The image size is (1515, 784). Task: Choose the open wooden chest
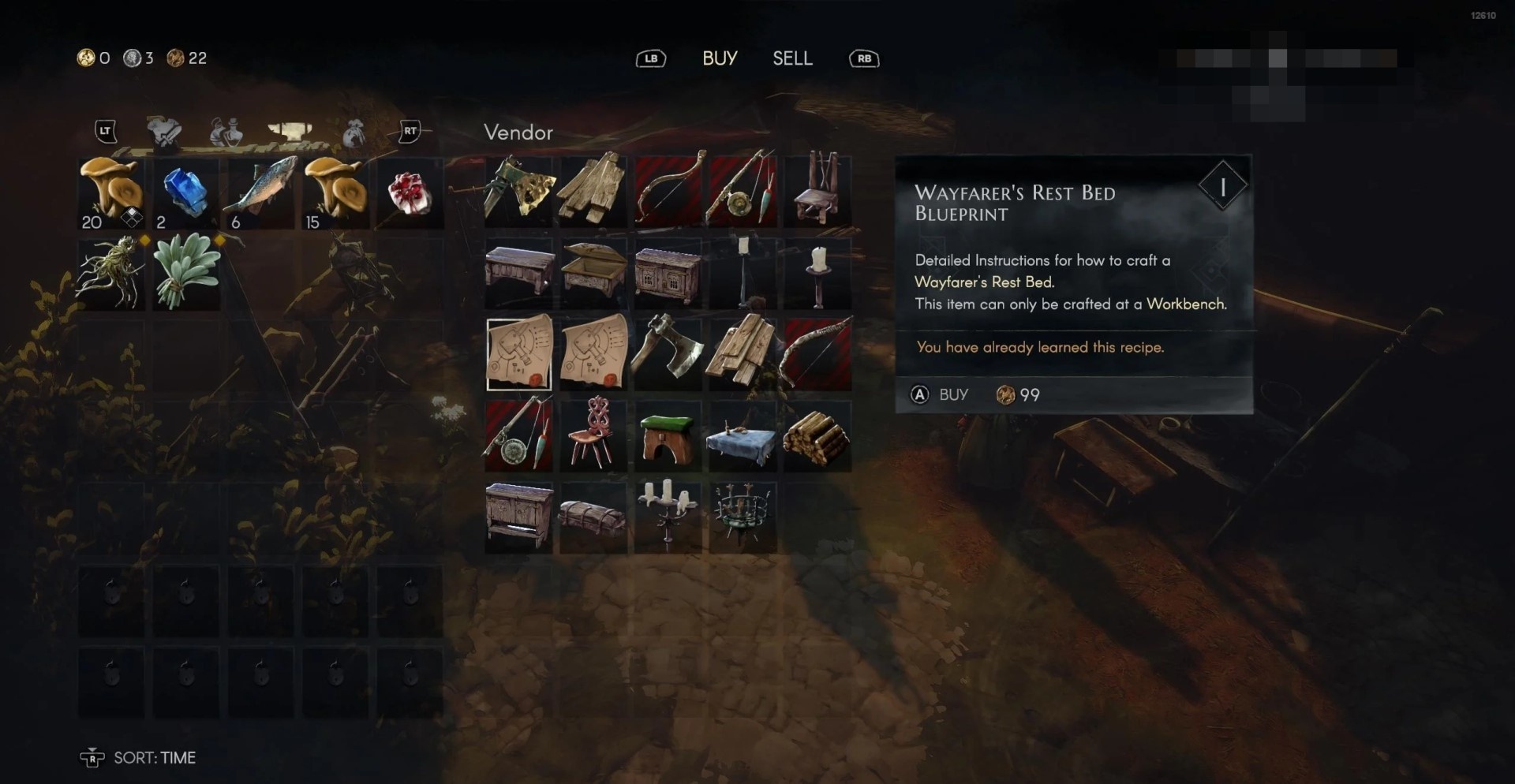[x=593, y=272]
